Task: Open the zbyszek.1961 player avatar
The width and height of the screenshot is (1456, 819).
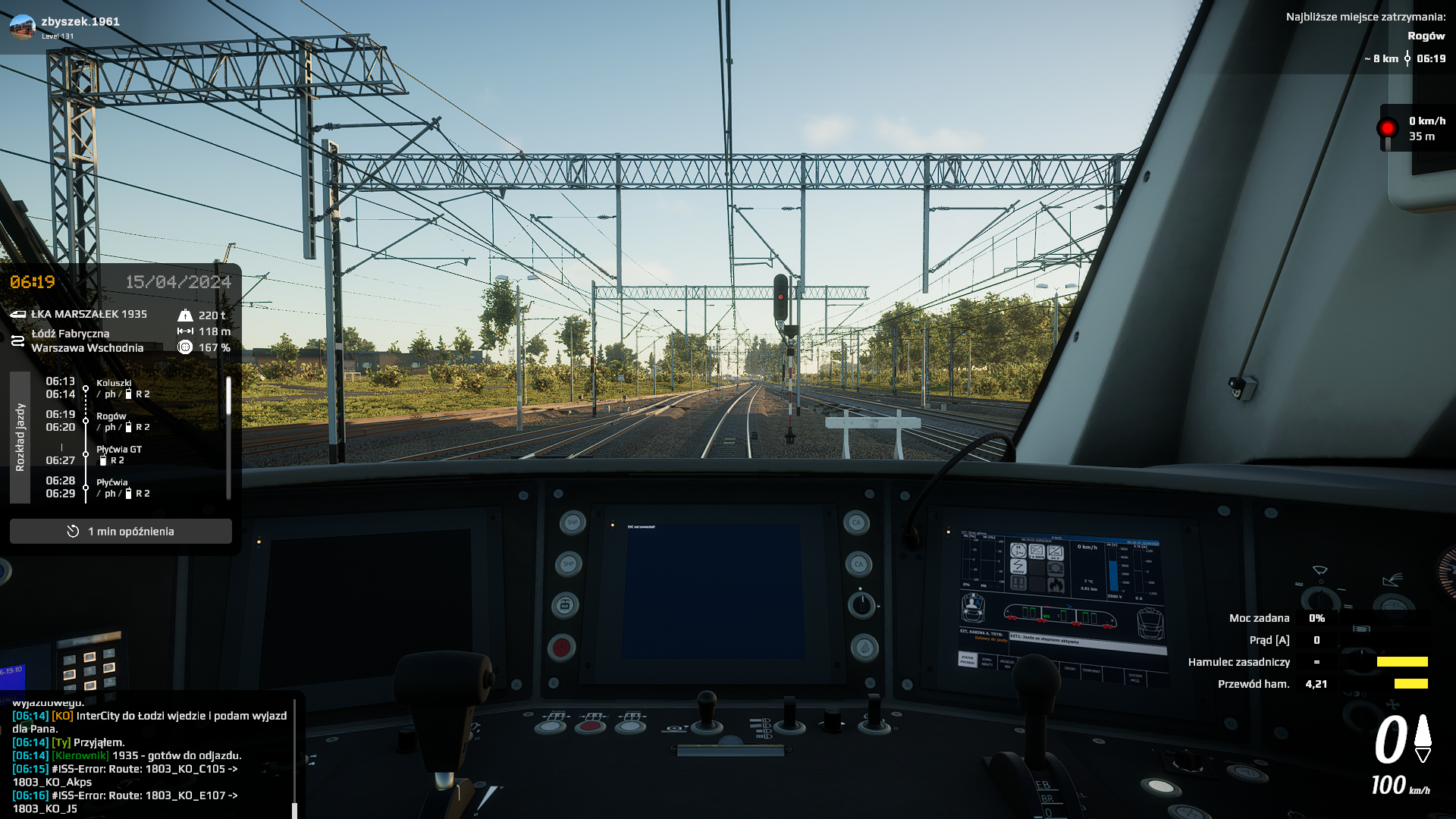Action: (22, 27)
